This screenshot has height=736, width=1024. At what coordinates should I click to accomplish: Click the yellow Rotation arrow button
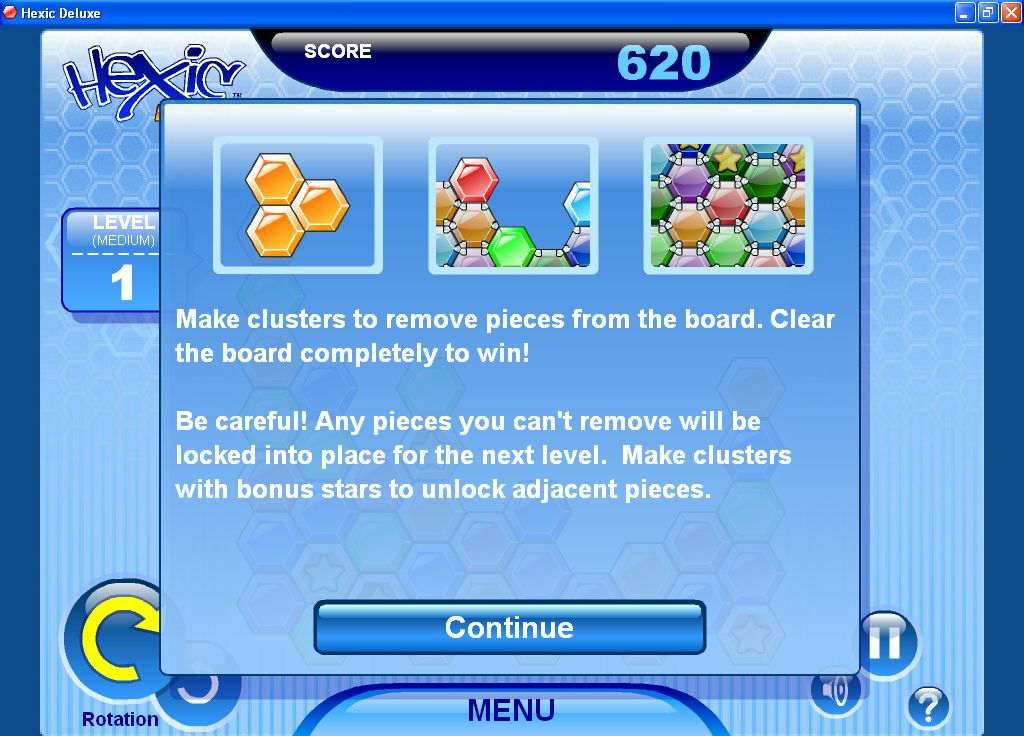click(115, 645)
